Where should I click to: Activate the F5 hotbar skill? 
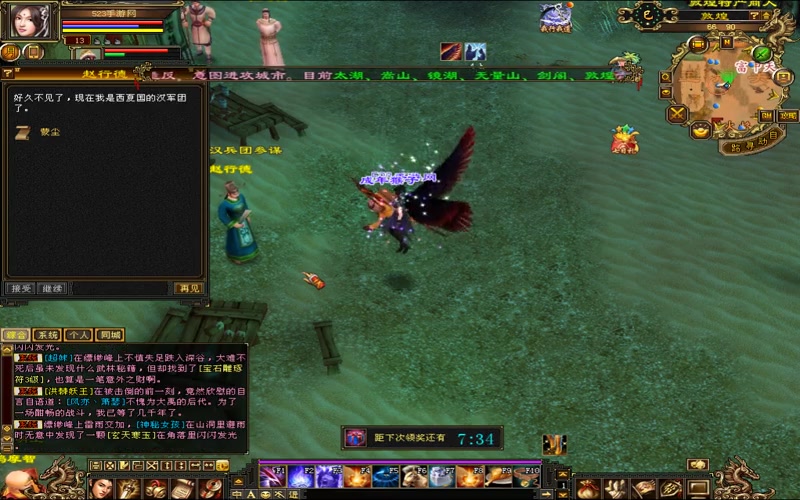[384, 476]
